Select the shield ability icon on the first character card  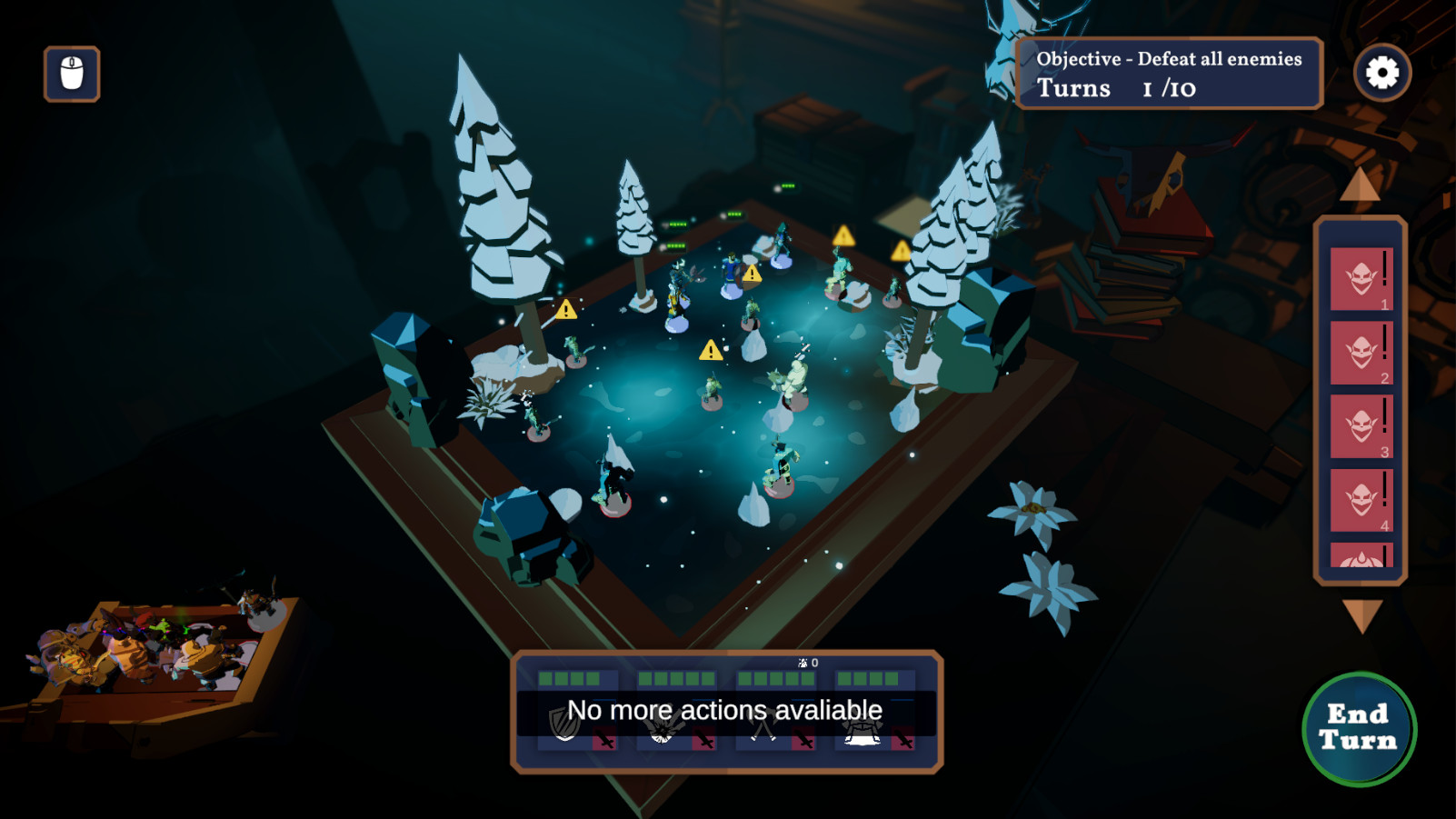[563, 724]
